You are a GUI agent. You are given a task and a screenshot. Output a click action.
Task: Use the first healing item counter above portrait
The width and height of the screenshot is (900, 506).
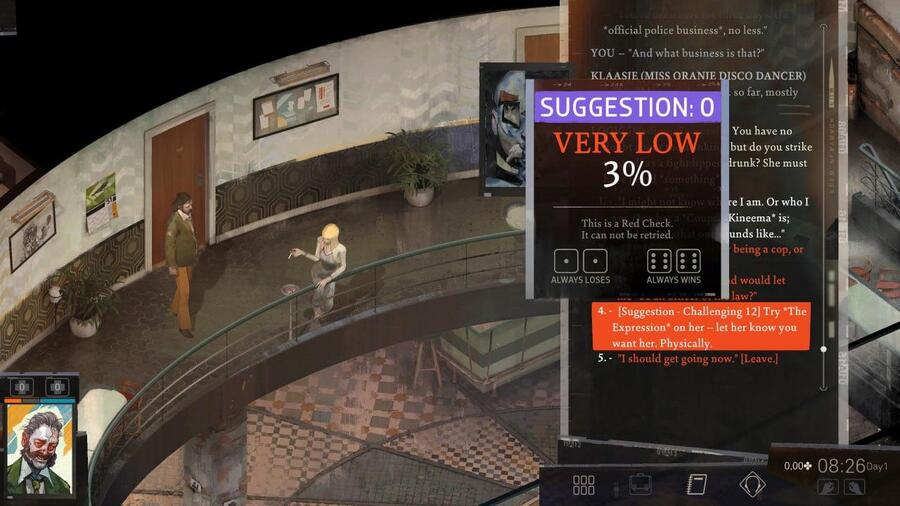[23, 387]
